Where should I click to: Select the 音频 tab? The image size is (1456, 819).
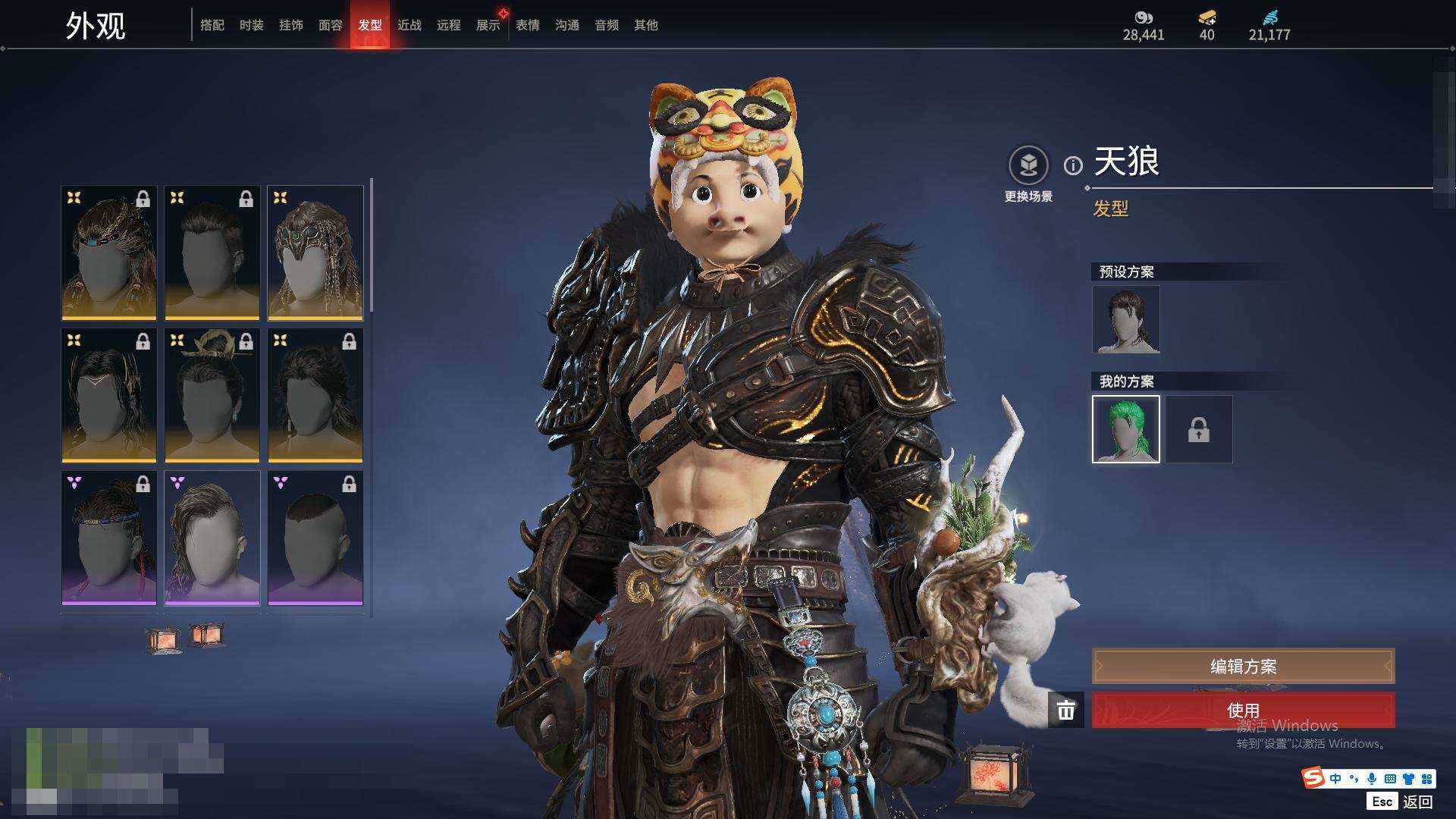pyautogui.click(x=607, y=25)
